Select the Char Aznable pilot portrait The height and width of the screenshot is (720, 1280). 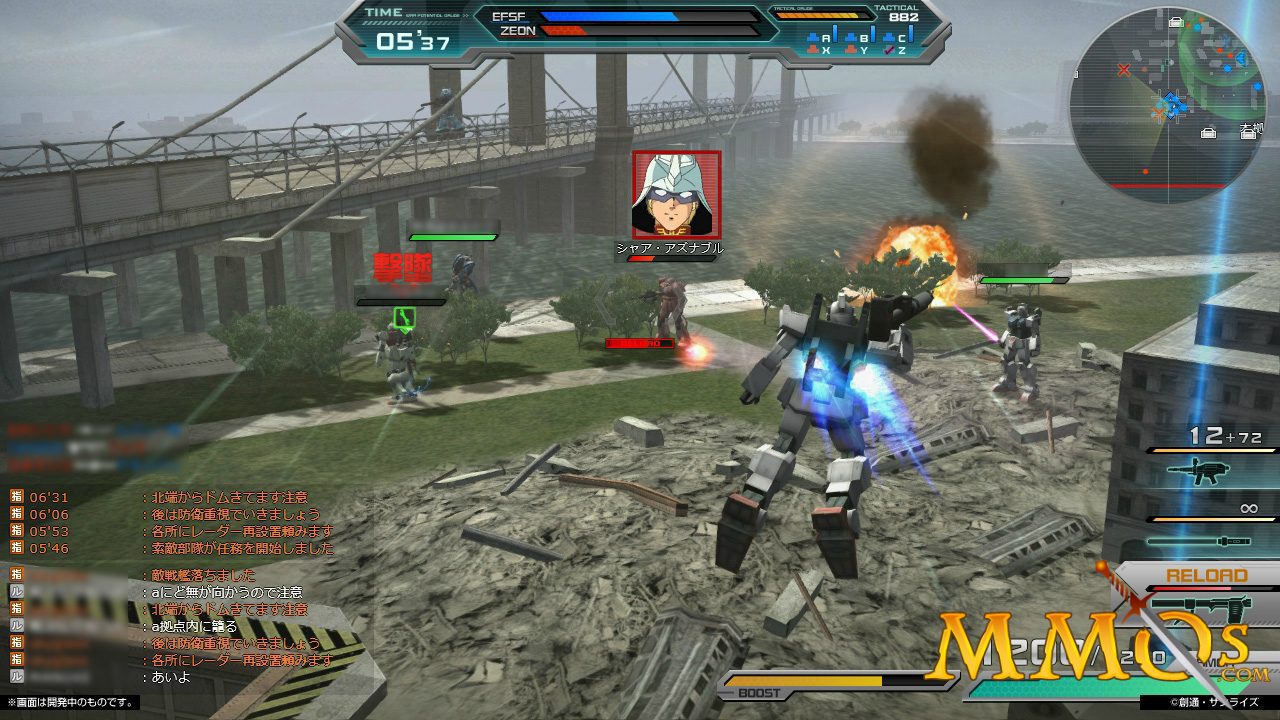676,195
